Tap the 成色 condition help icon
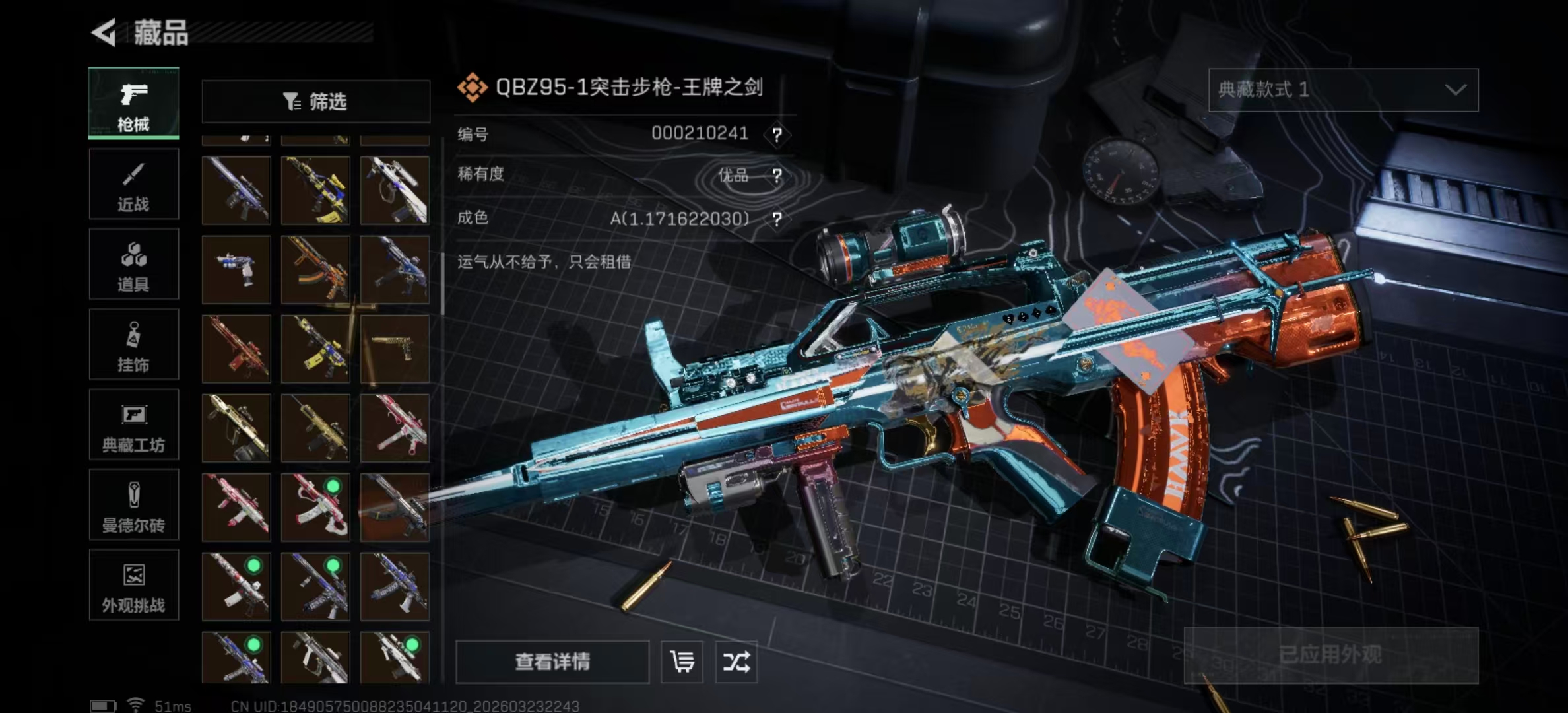The height and width of the screenshot is (713, 1568). pos(777,219)
